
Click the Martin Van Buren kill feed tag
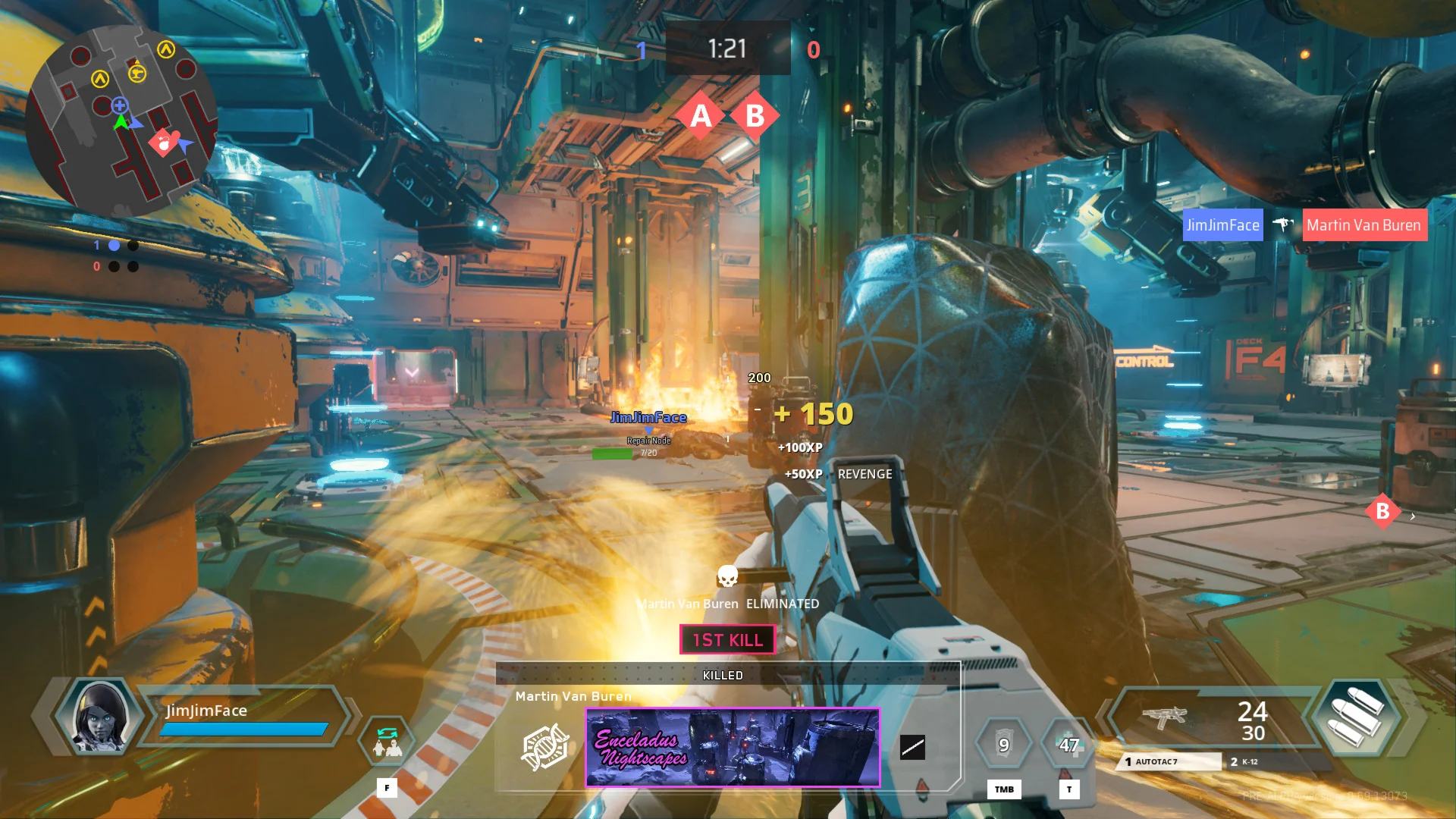[1364, 225]
